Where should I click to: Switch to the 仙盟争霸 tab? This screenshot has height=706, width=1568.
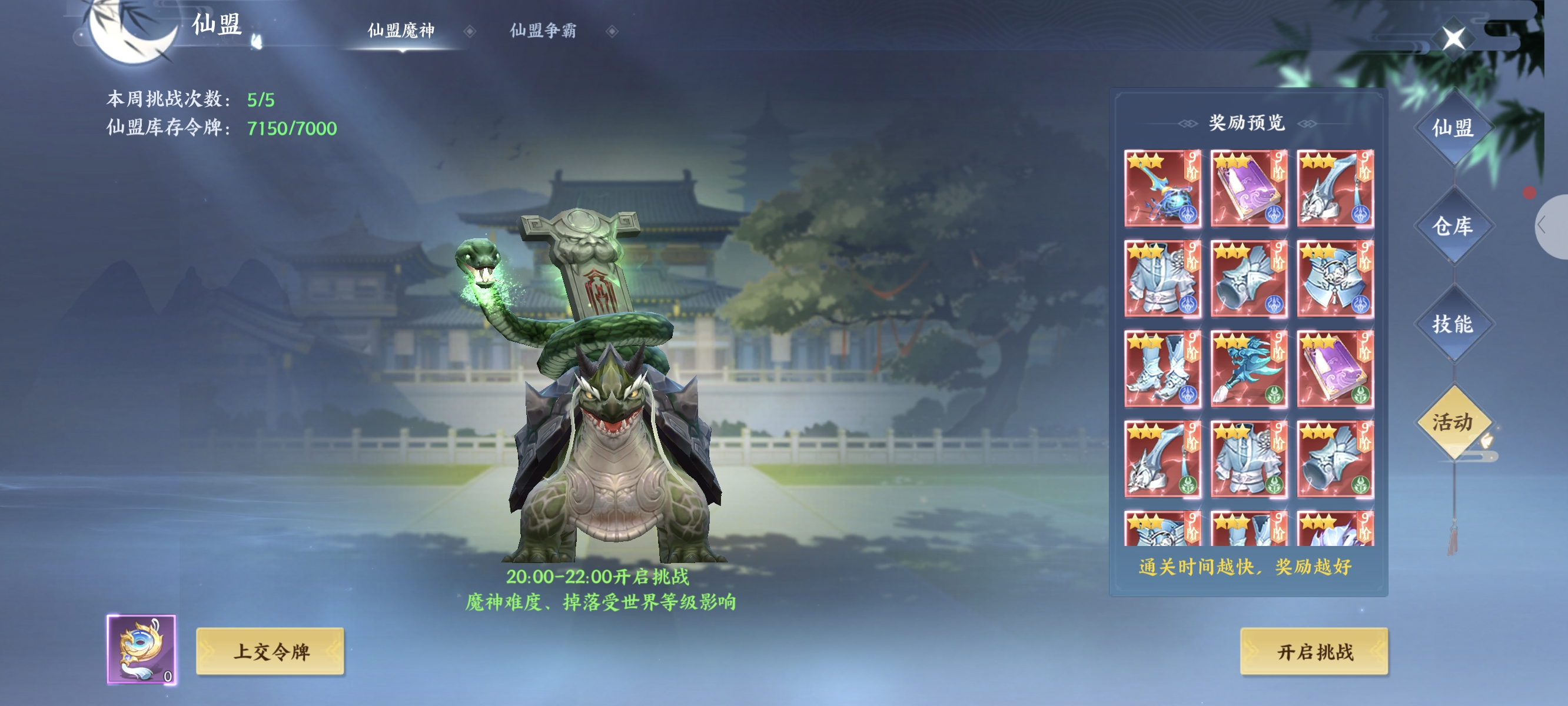coord(542,31)
